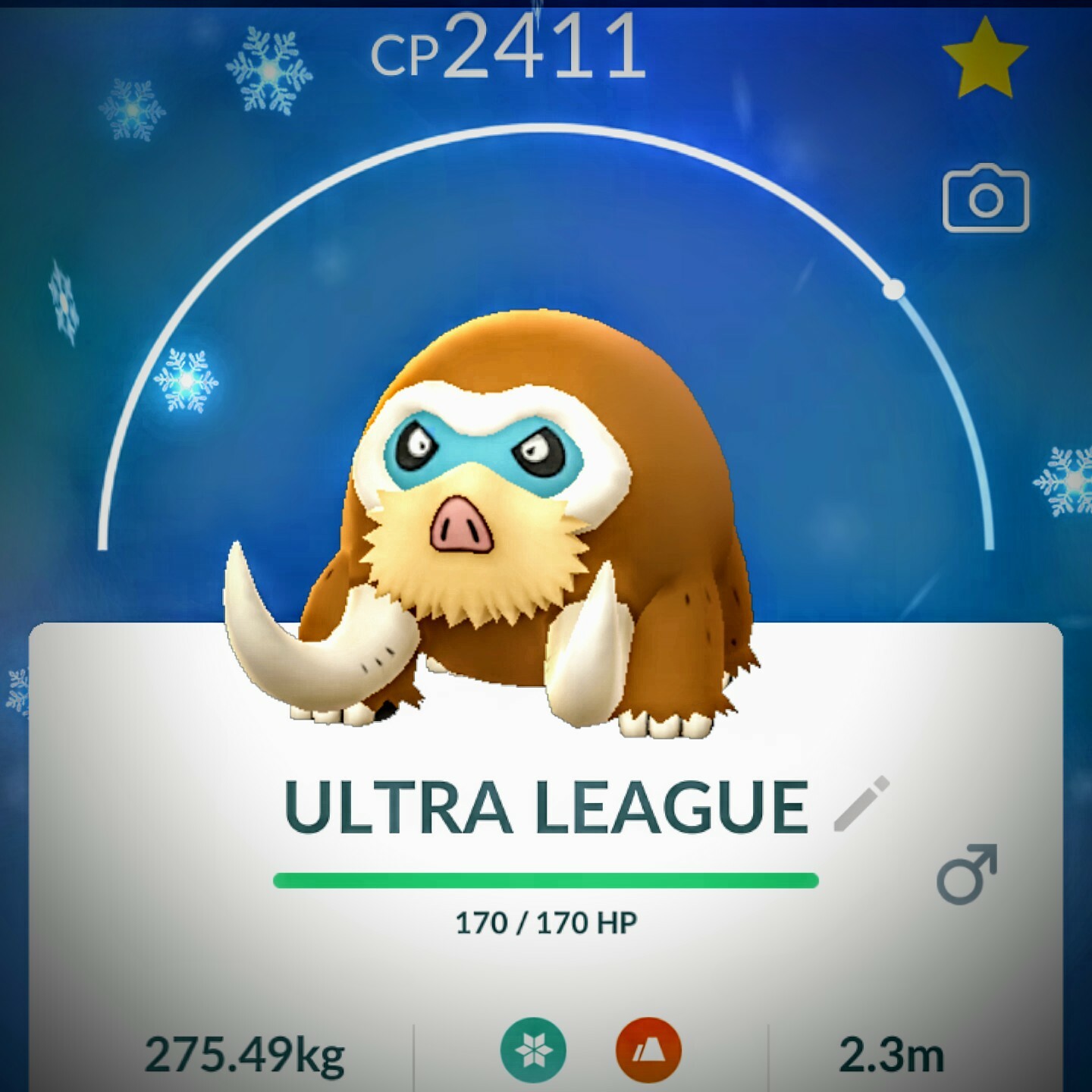1092x1092 pixels.
Task: Expand the stats section below the HP bar
Action: point(546,986)
